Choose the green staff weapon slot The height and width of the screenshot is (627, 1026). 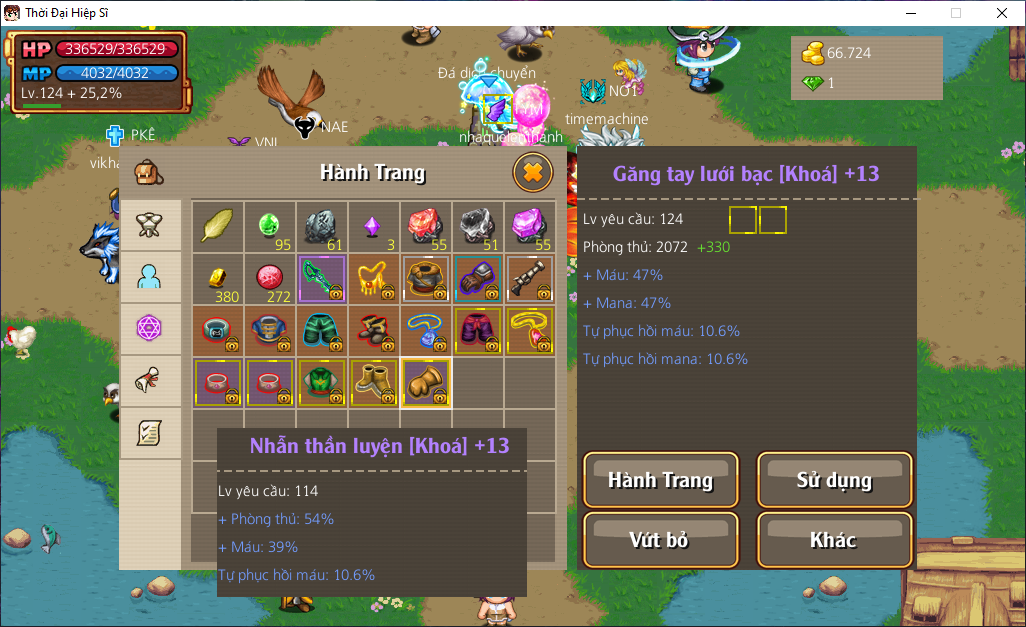click(x=321, y=279)
